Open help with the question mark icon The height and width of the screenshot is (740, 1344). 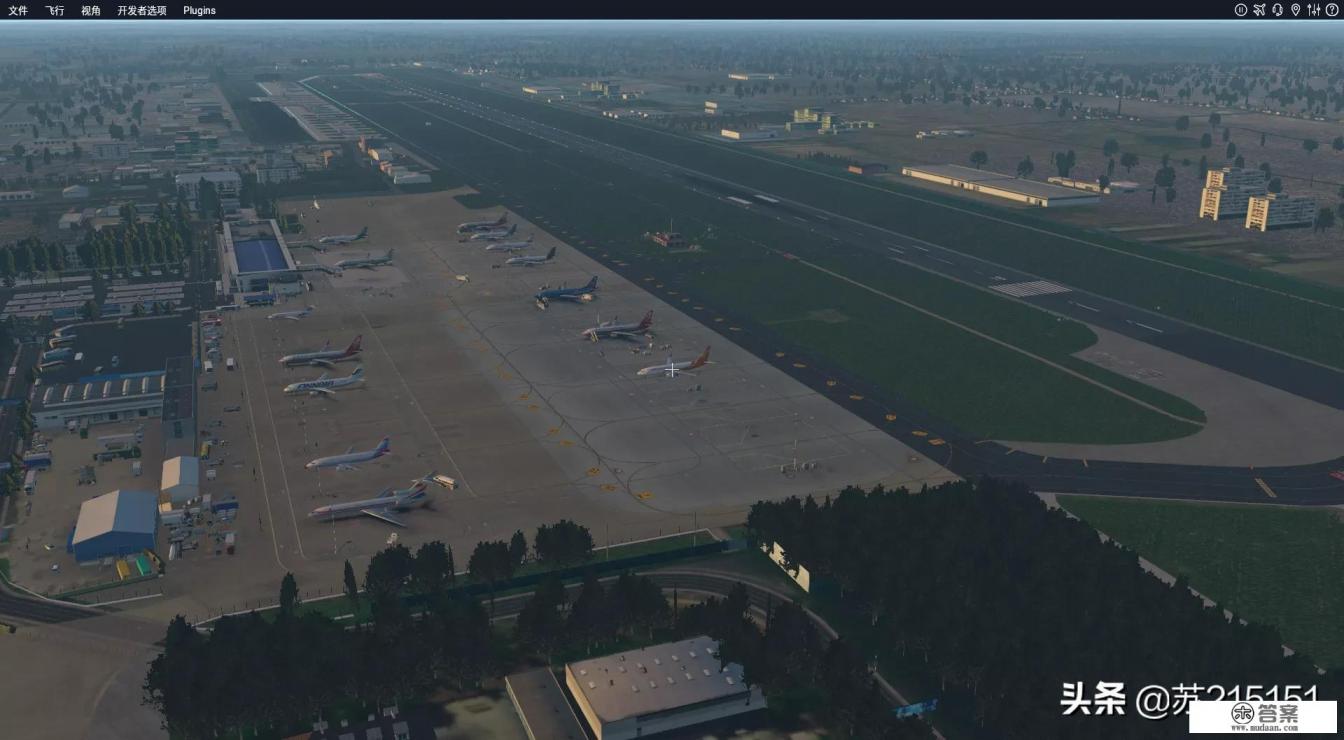tap(1331, 10)
